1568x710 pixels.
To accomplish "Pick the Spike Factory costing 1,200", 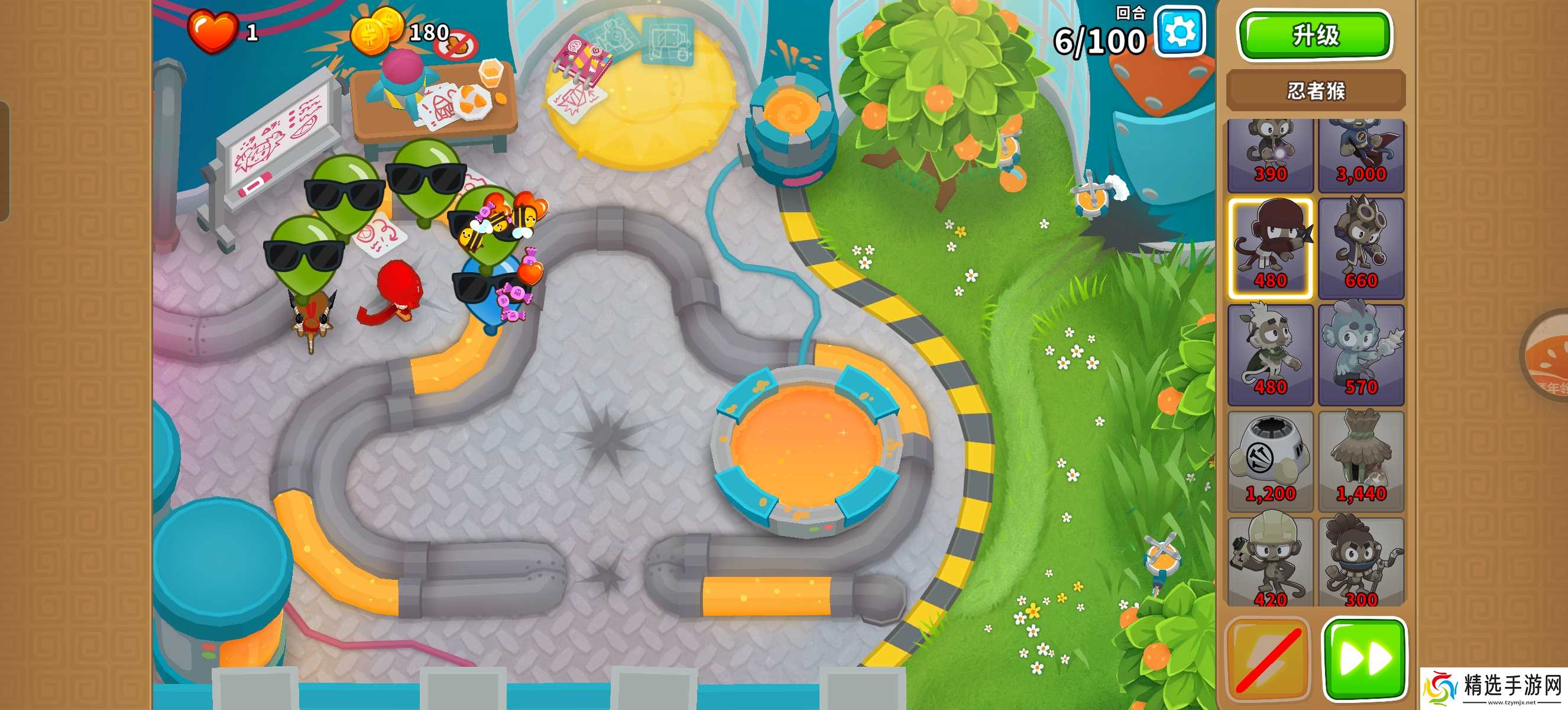I will [x=1271, y=461].
